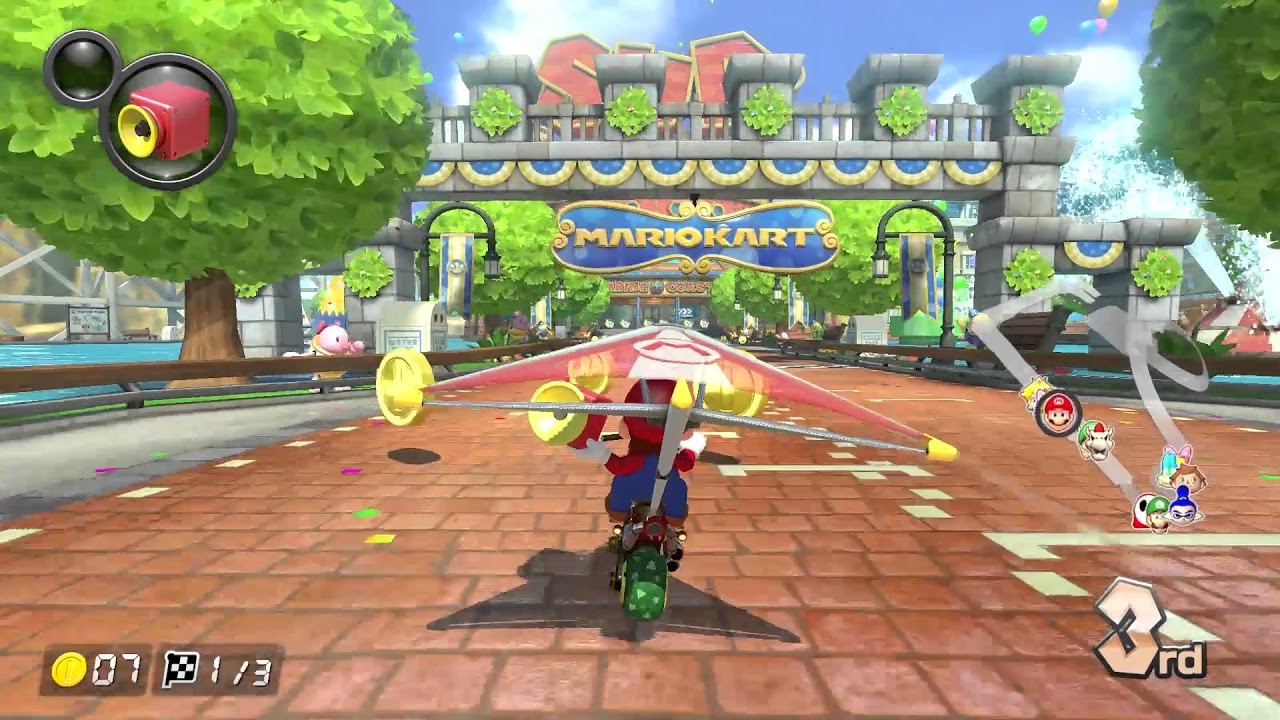Viewport: 1280px width, 720px height.
Task: Select Mario riding the glider kart
Action: click(652, 470)
